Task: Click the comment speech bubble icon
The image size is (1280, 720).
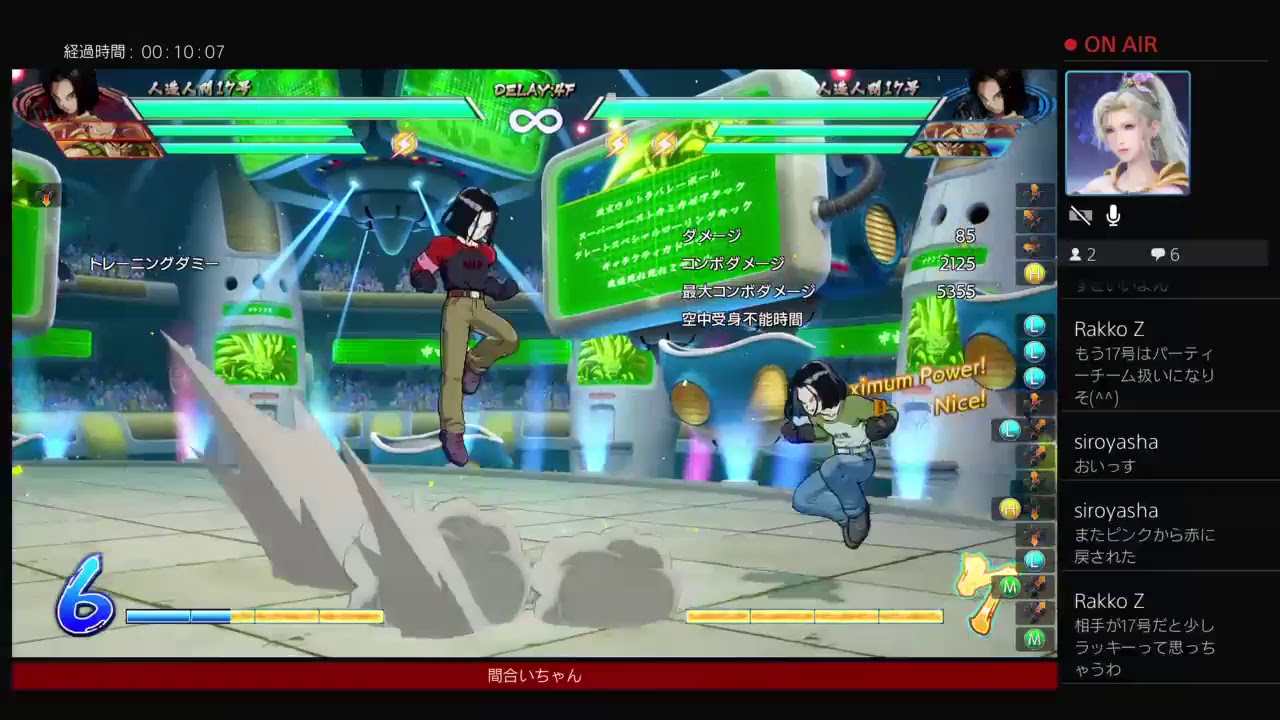Action: click(x=1158, y=254)
